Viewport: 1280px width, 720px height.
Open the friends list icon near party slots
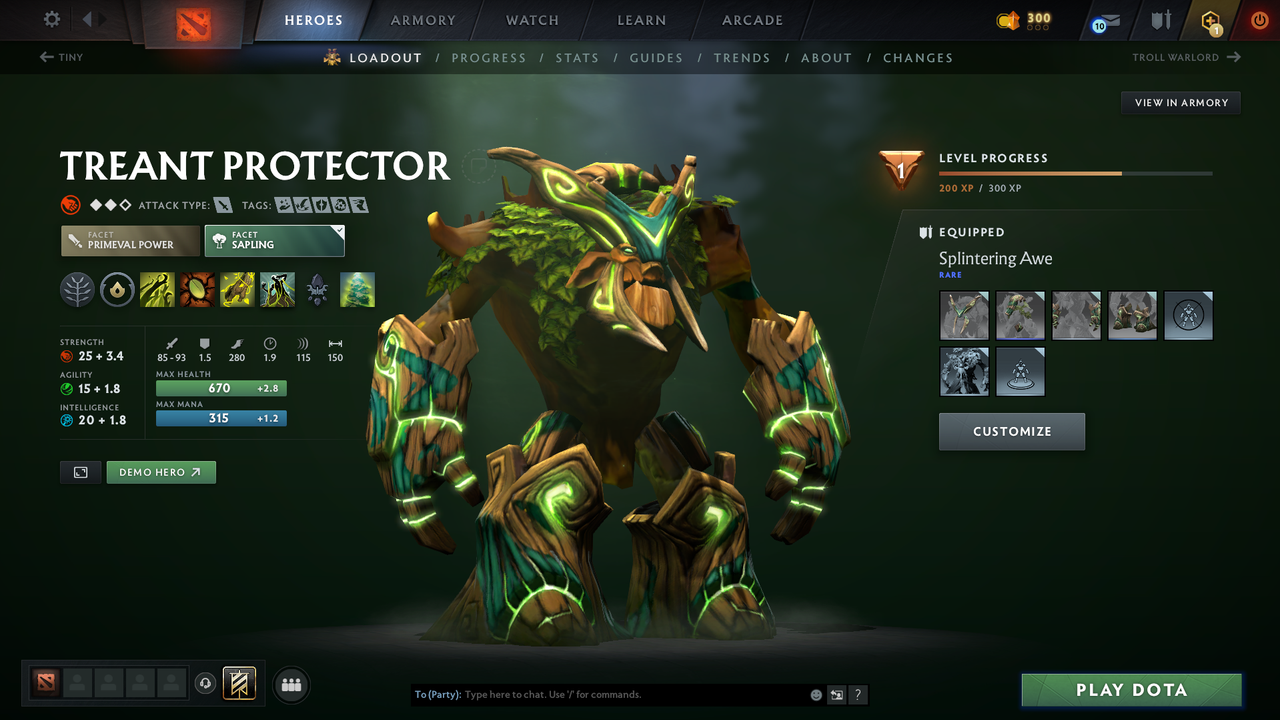pos(290,684)
